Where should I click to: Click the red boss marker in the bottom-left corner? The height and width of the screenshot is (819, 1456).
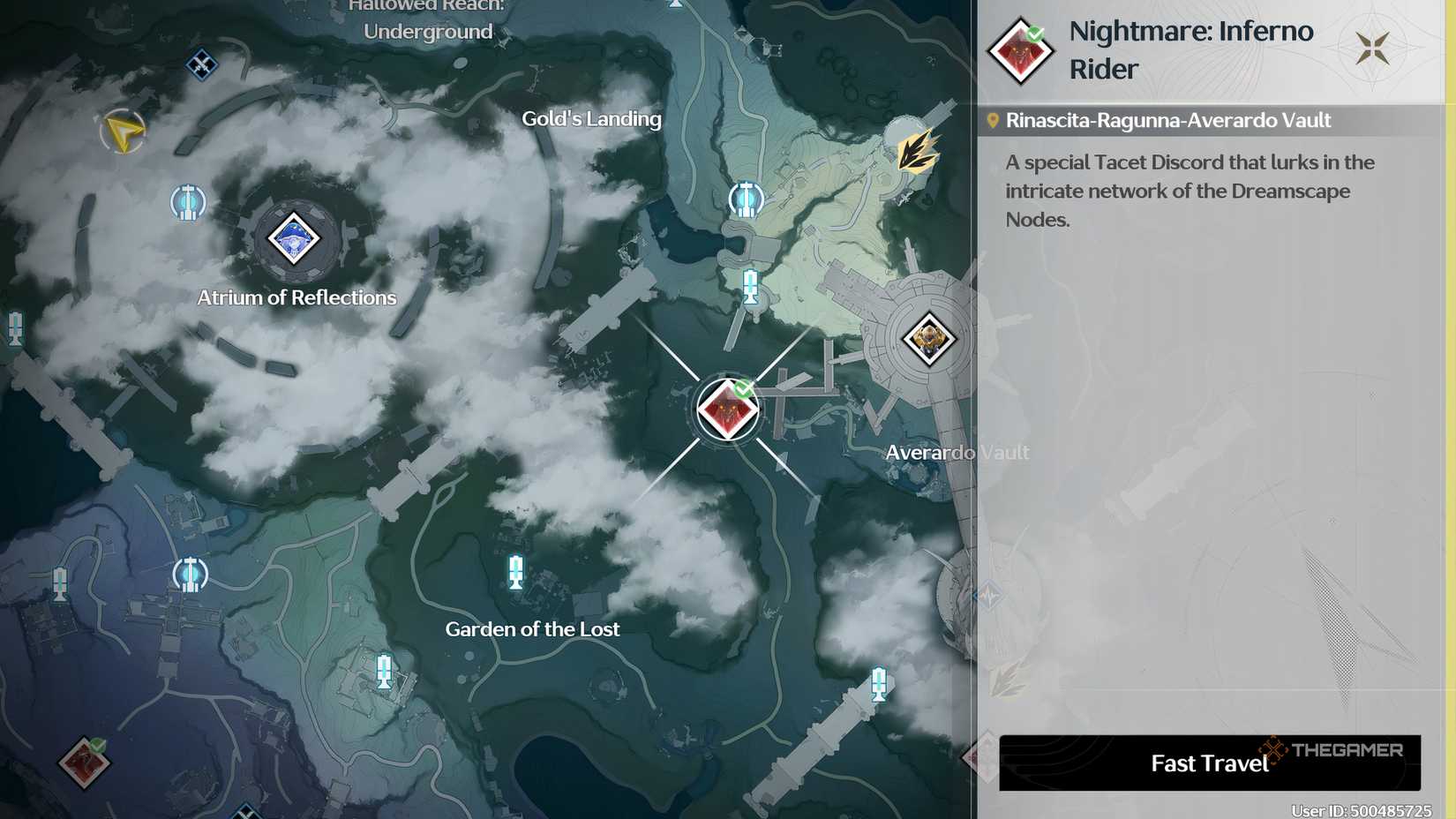(84, 764)
